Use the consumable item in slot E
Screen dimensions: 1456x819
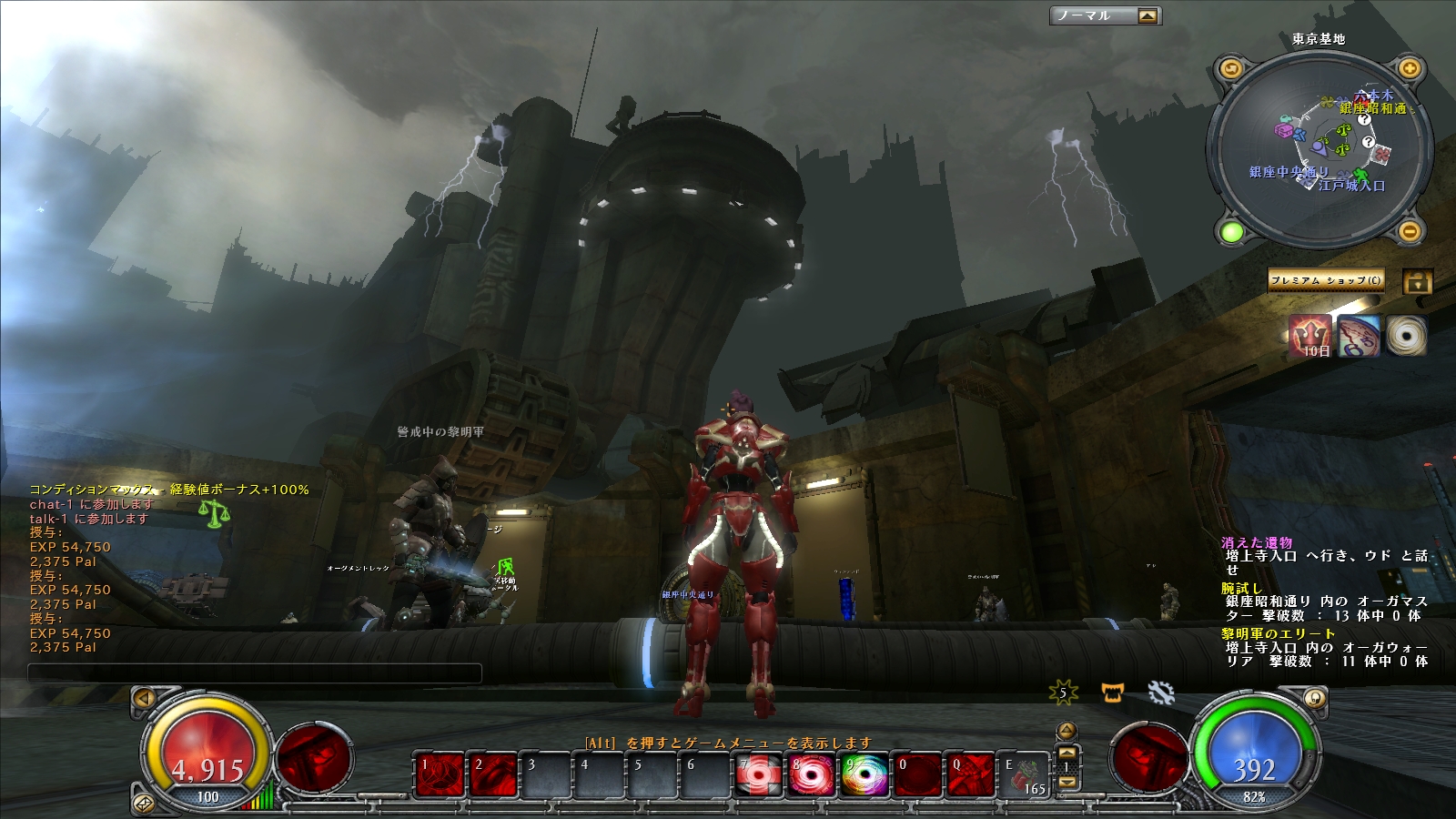pos(1025,774)
